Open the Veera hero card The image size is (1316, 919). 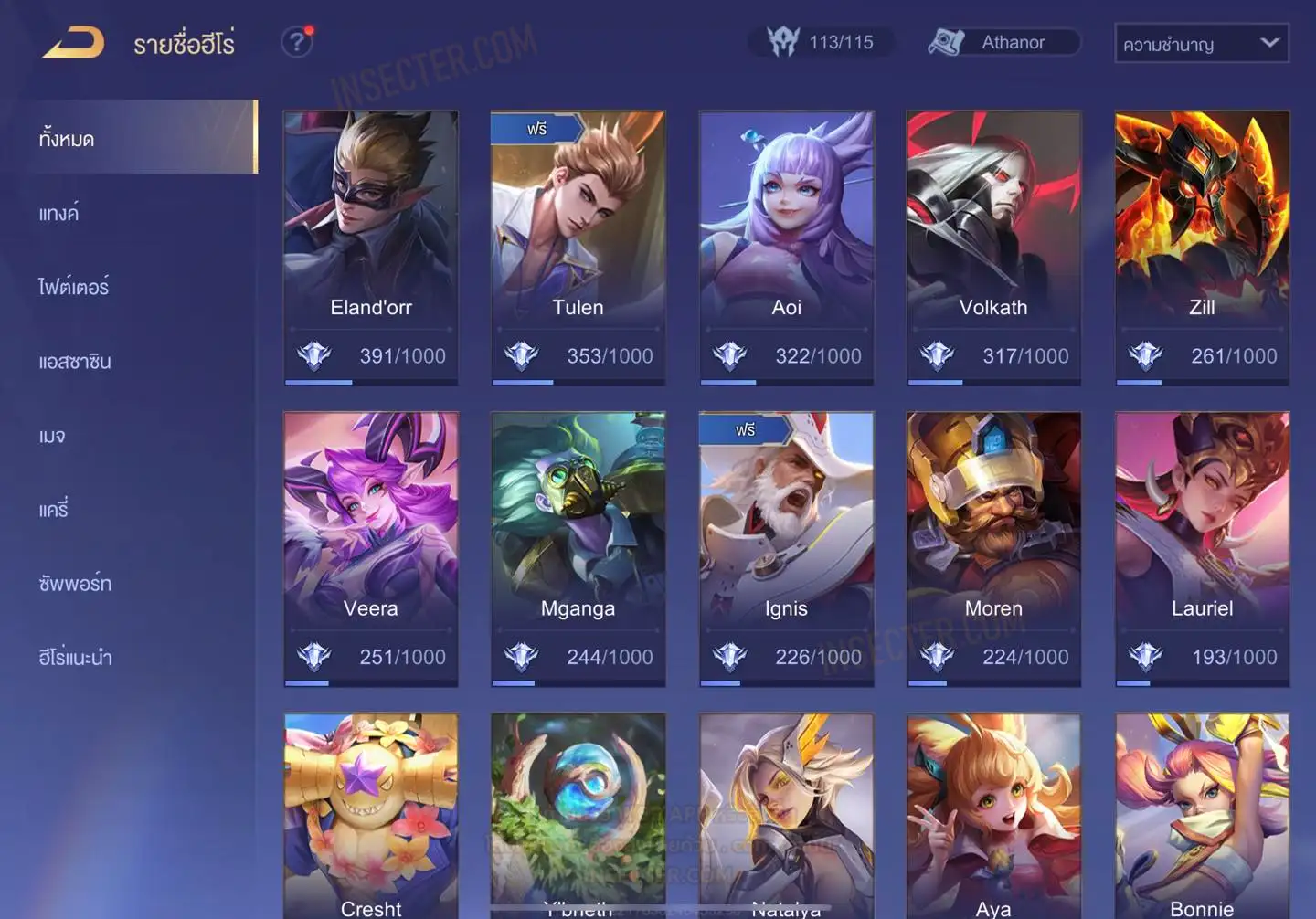(x=370, y=548)
